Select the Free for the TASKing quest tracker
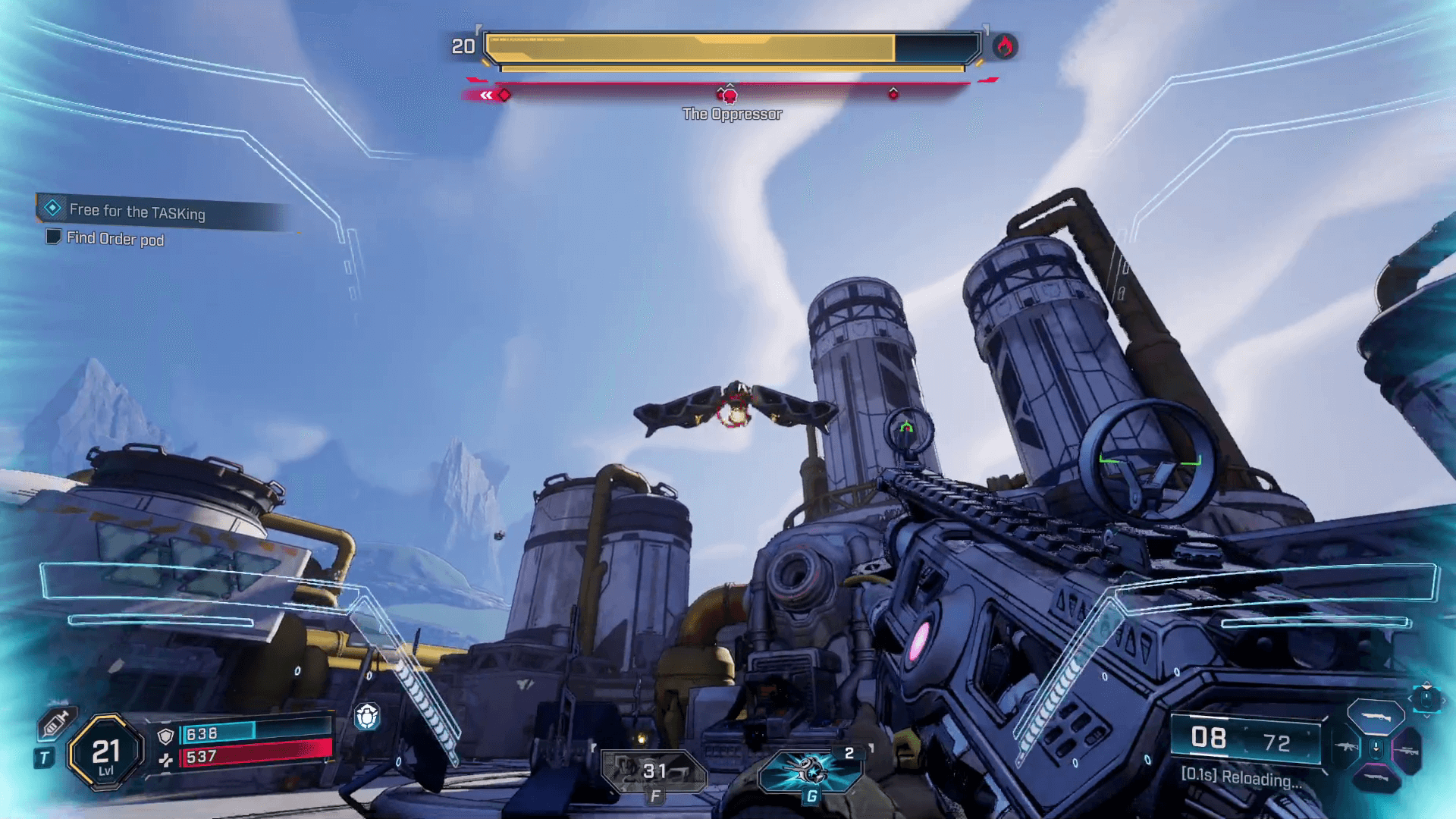This screenshot has height=819, width=1456. click(x=136, y=211)
